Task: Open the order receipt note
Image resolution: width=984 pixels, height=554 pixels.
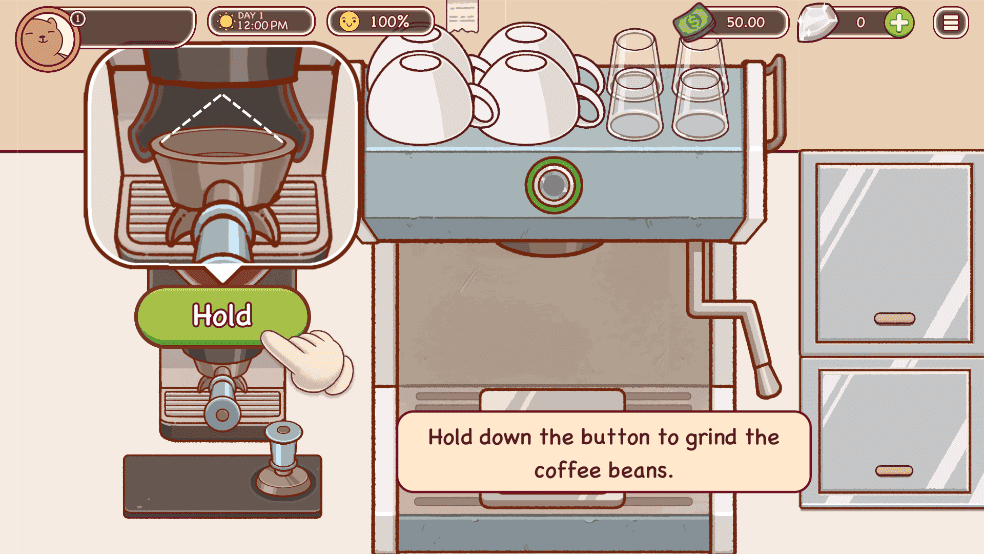Action: coord(462,17)
